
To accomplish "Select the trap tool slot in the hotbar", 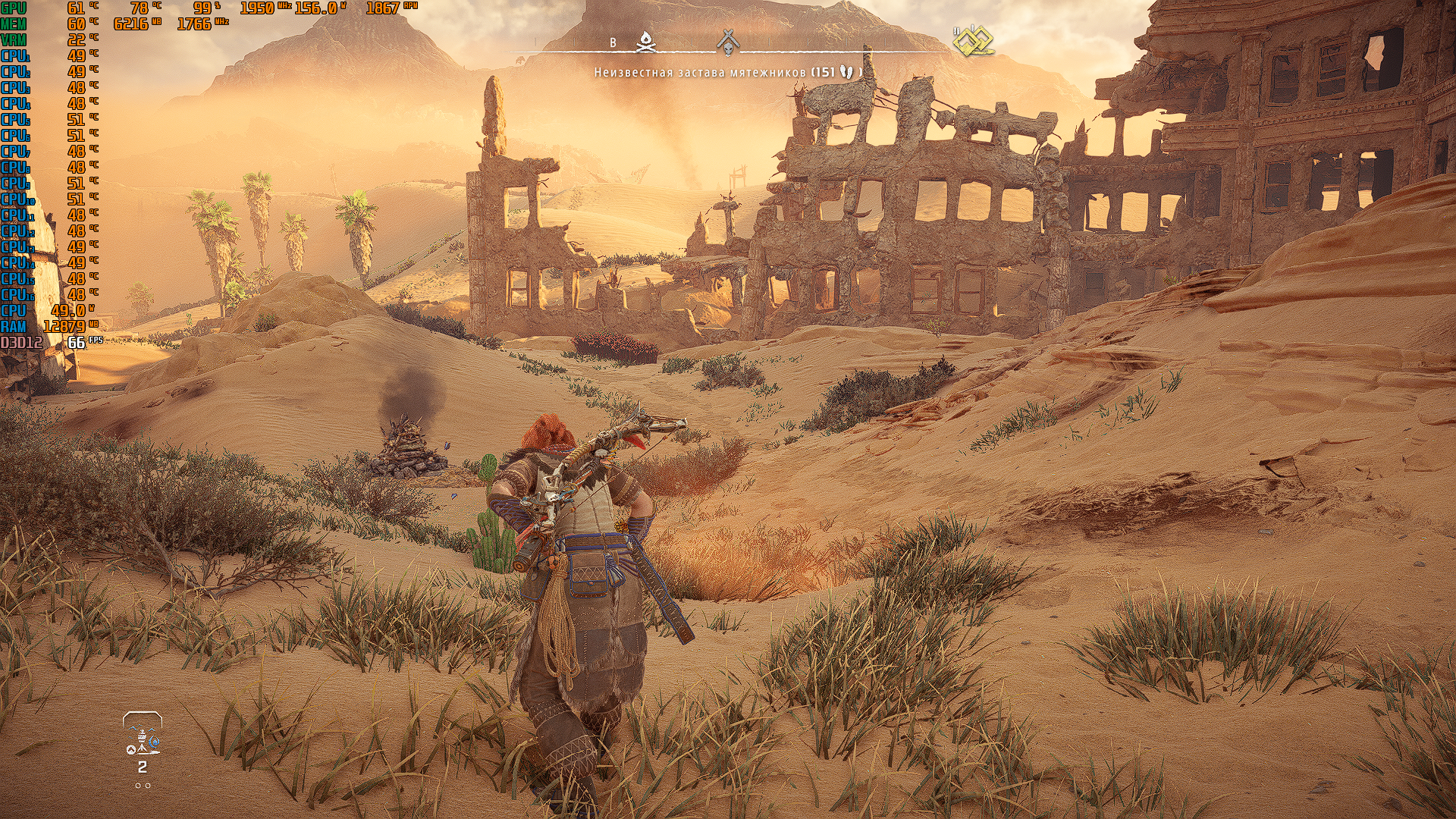I will 143,740.
